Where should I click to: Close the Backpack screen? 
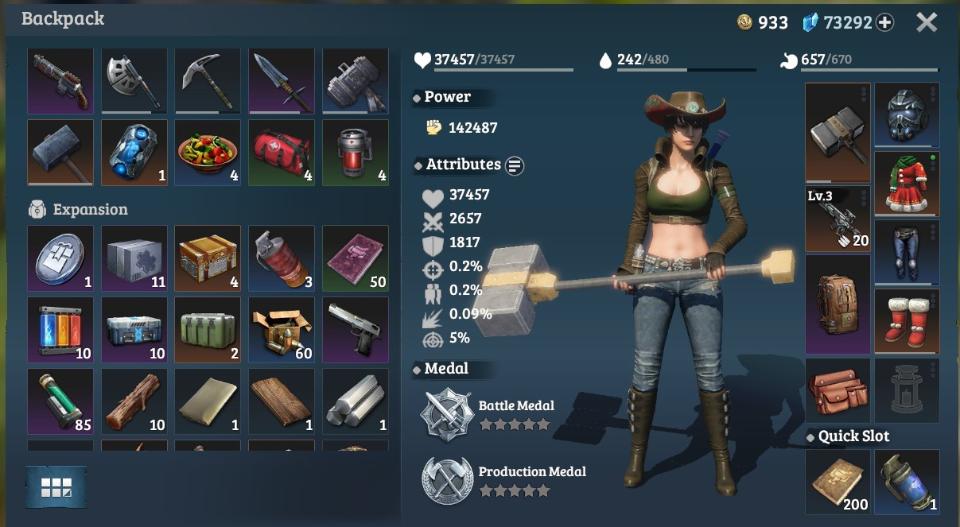tap(926, 22)
